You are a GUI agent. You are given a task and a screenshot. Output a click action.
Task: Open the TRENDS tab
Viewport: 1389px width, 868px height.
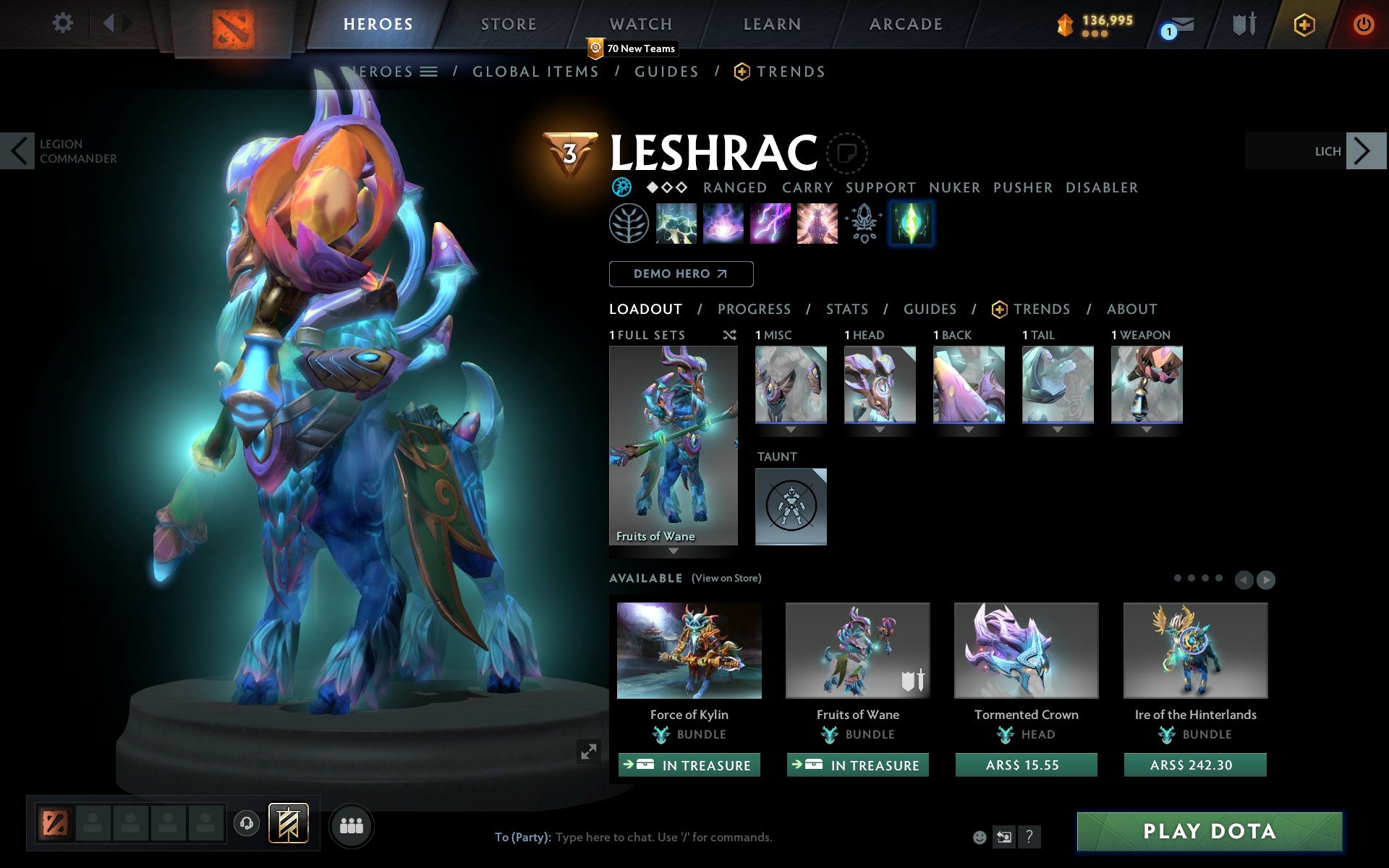1040,309
